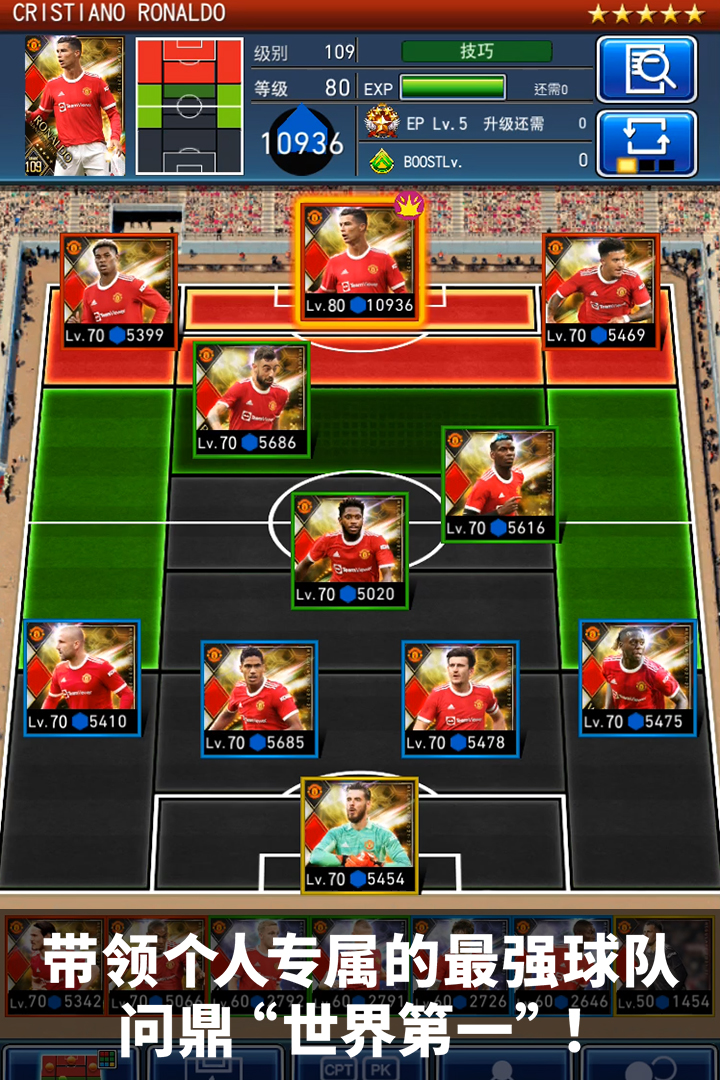The image size is (720, 1080).
Task: Select the Ronaldo card with power 10936
Action: pyautogui.click(x=359, y=262)
